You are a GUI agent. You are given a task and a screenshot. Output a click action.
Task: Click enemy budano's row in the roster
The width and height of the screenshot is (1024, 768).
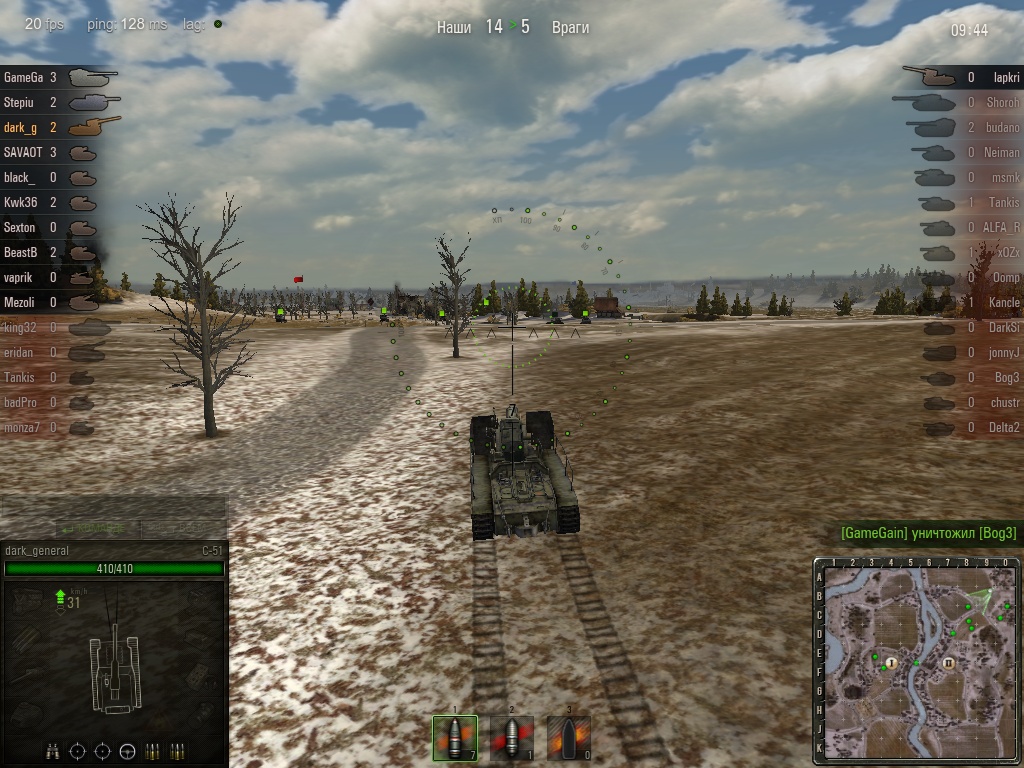[990, 127]
